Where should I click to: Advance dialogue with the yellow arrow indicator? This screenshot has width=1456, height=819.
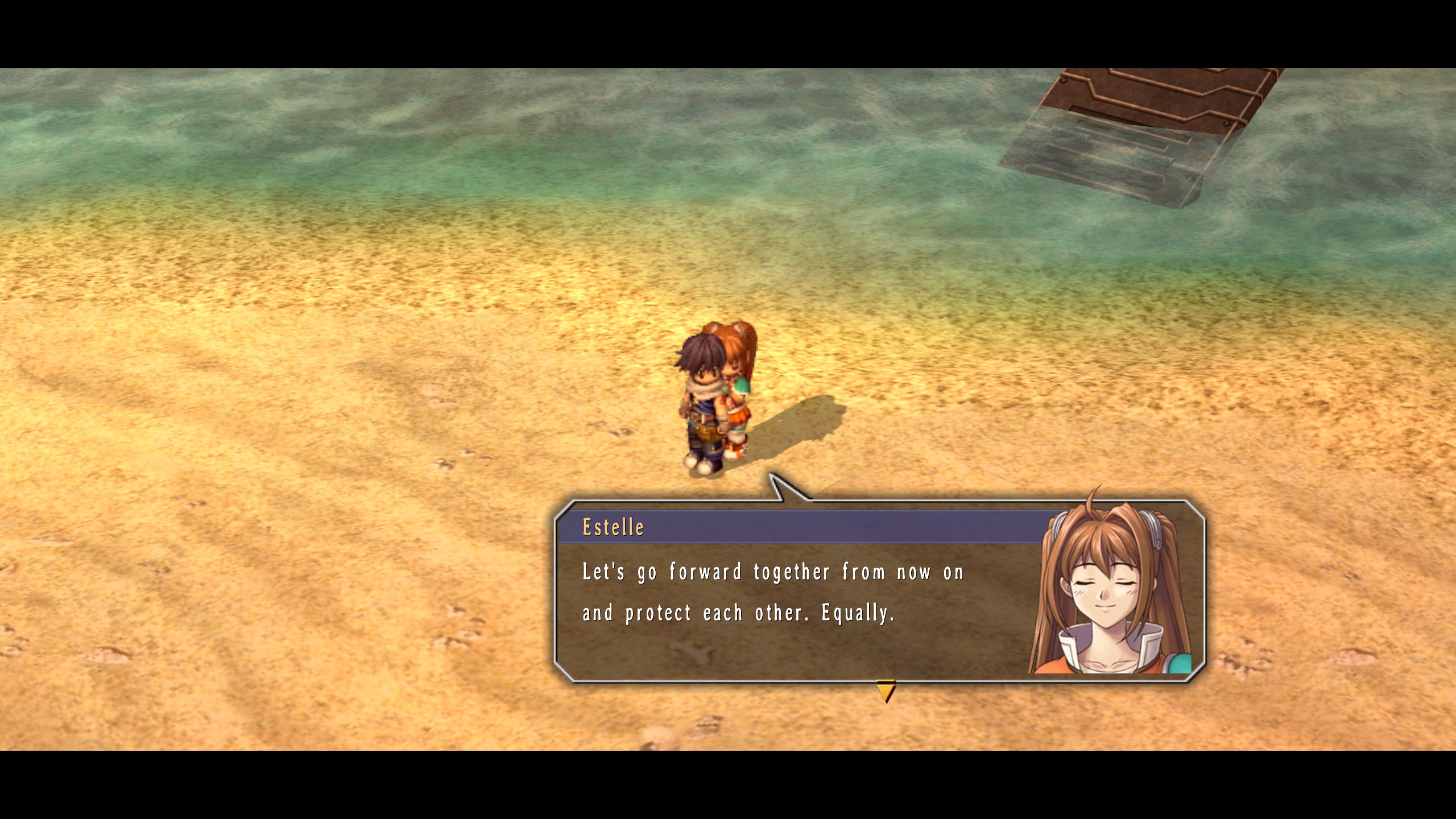point(886,691)
